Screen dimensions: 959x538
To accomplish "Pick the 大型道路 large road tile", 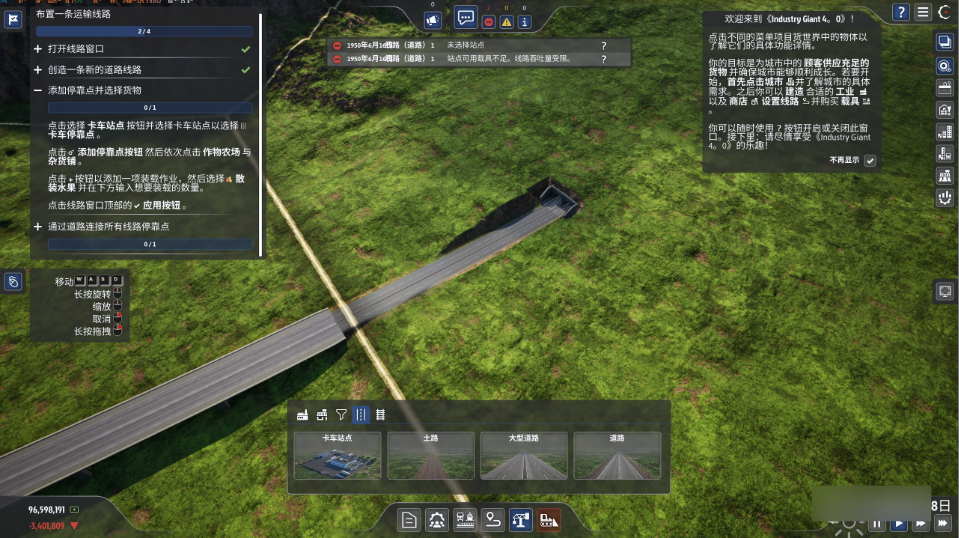I will pos(524,456).
